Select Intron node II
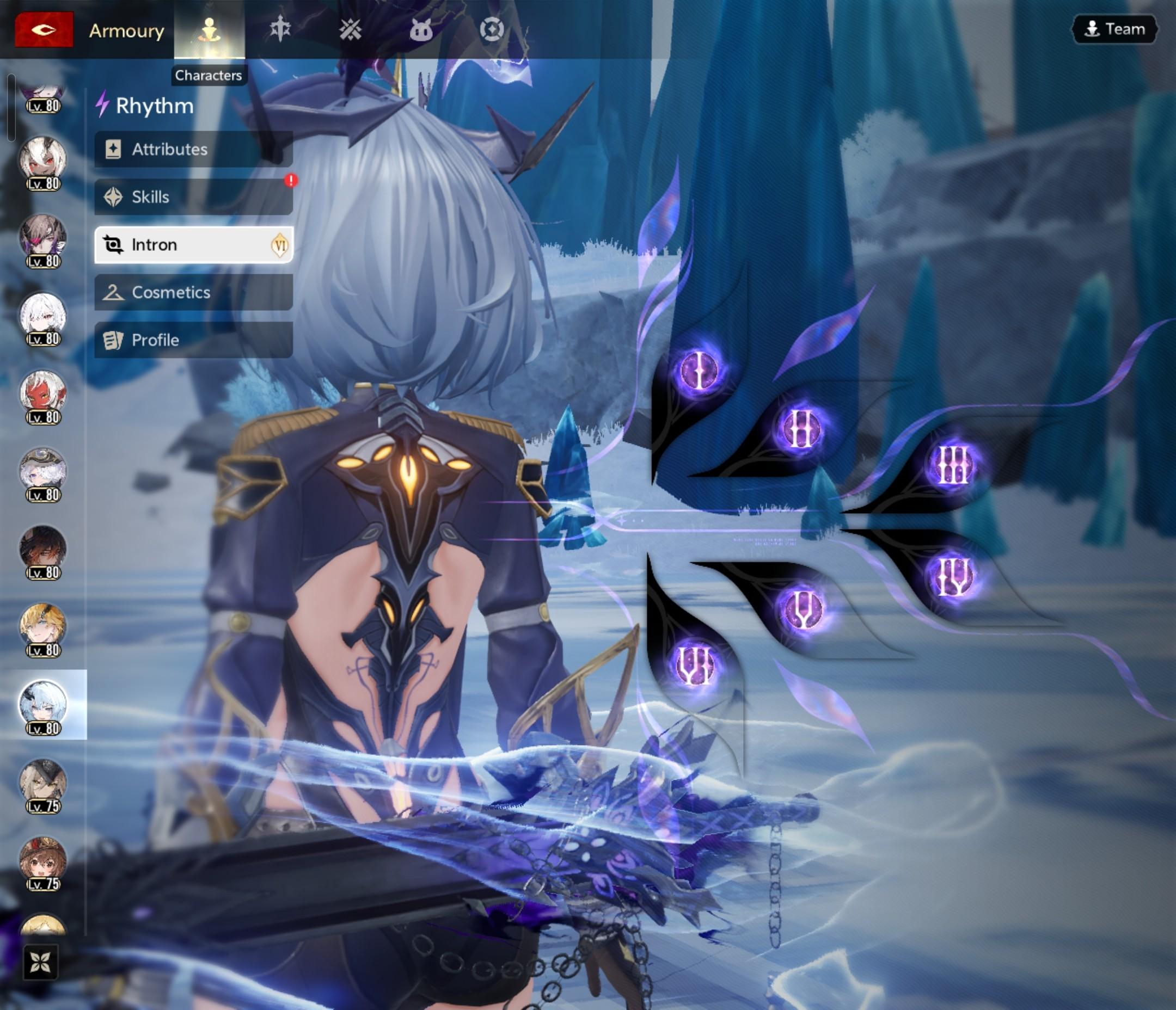This screenshot has width=1176, height=1010. [800, 428]
